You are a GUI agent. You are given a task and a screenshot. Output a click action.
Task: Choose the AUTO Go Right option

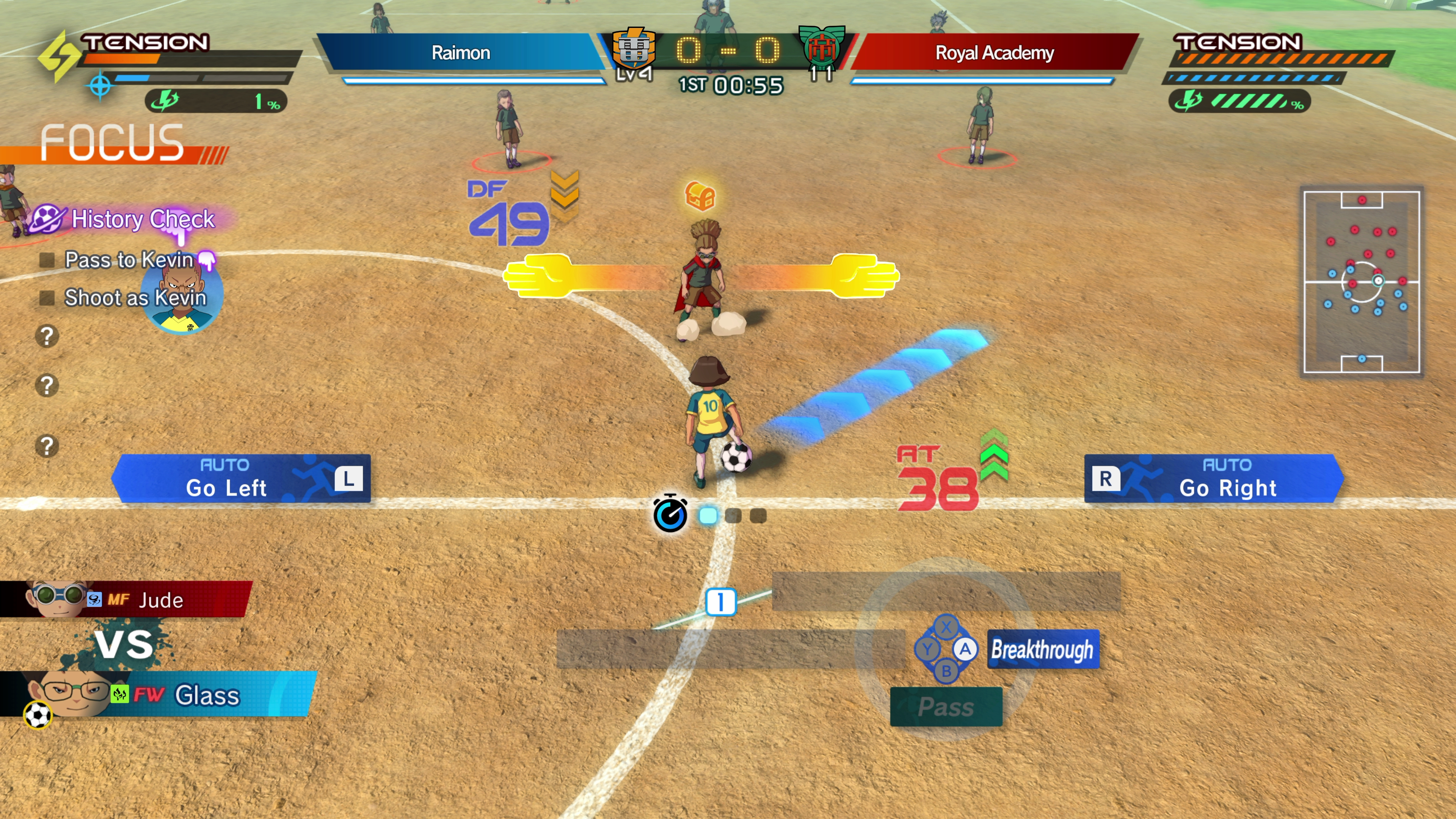pyautogui.click(x=1213, y=479)
